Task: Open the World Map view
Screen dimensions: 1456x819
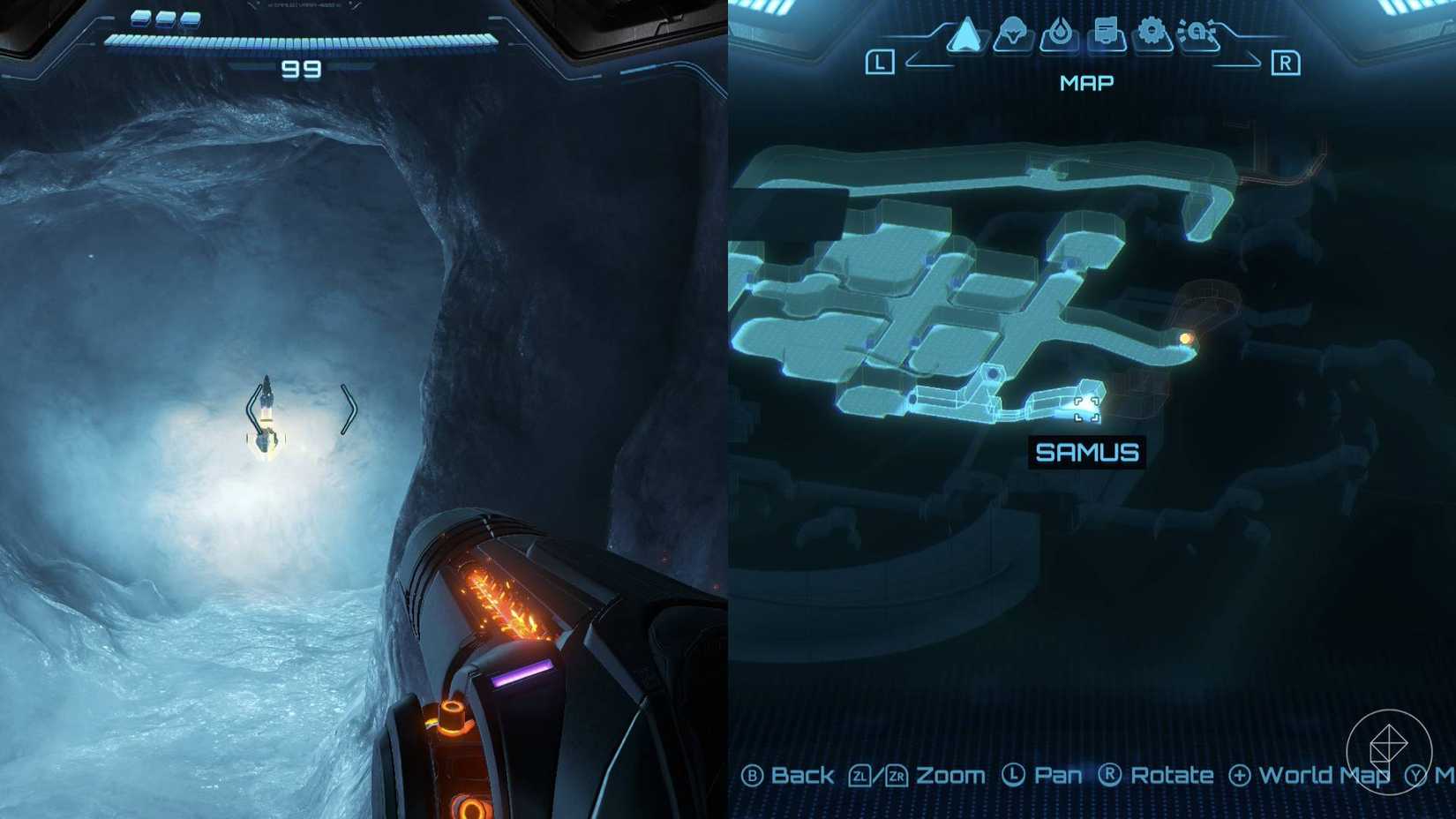Action: click(x=1321, y=776)
